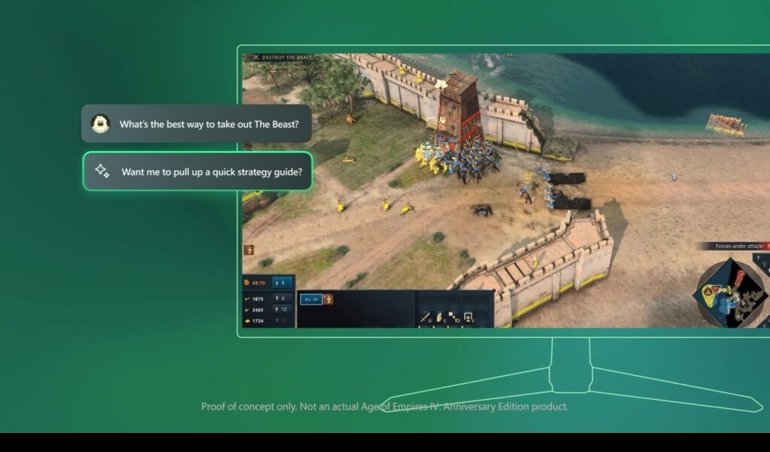This screenshot has width=770, height=452.
Task: Select the patrol command icon
Action: pos(453,318)
